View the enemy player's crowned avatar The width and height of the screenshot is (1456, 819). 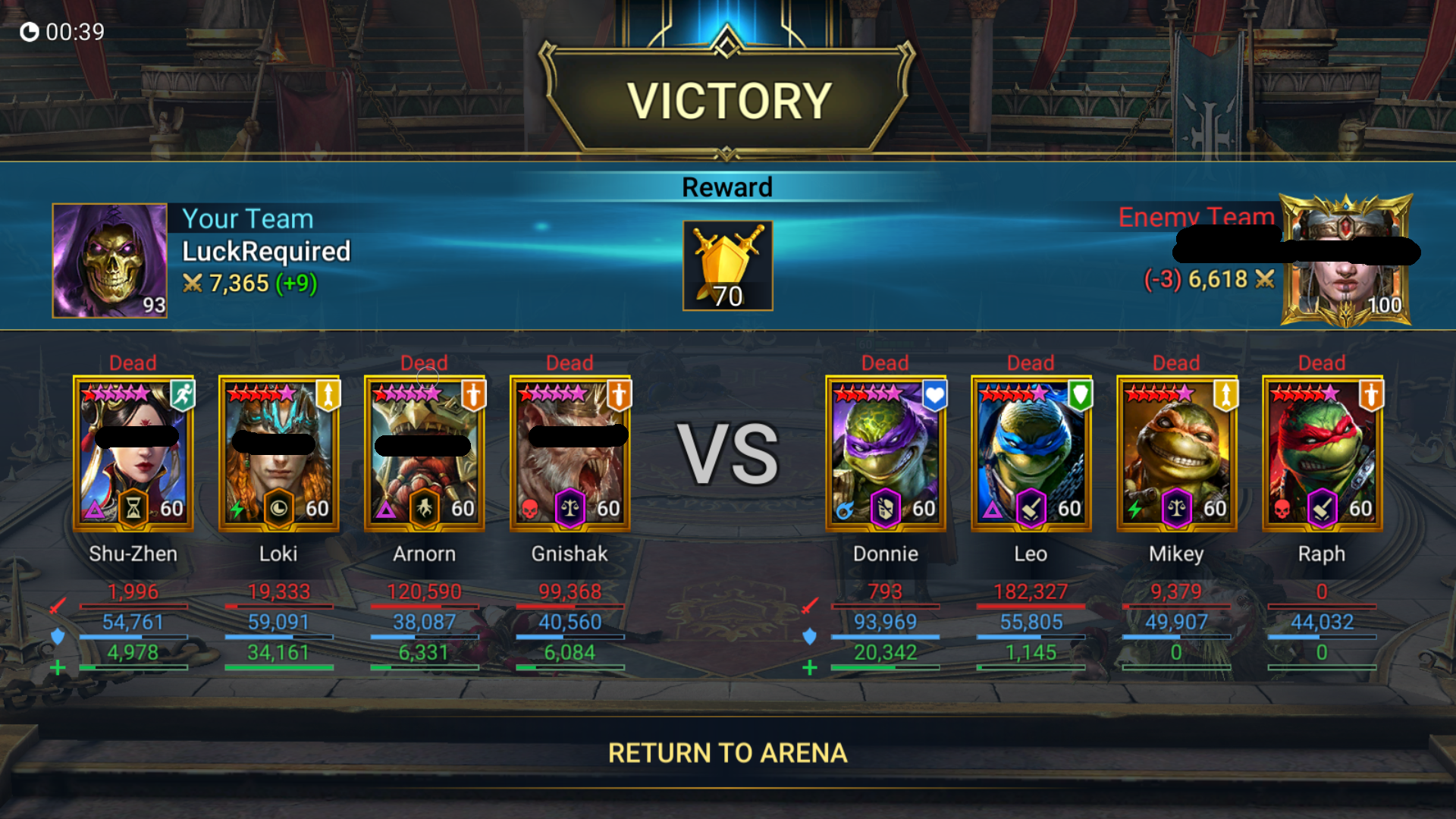(1346, 260)
